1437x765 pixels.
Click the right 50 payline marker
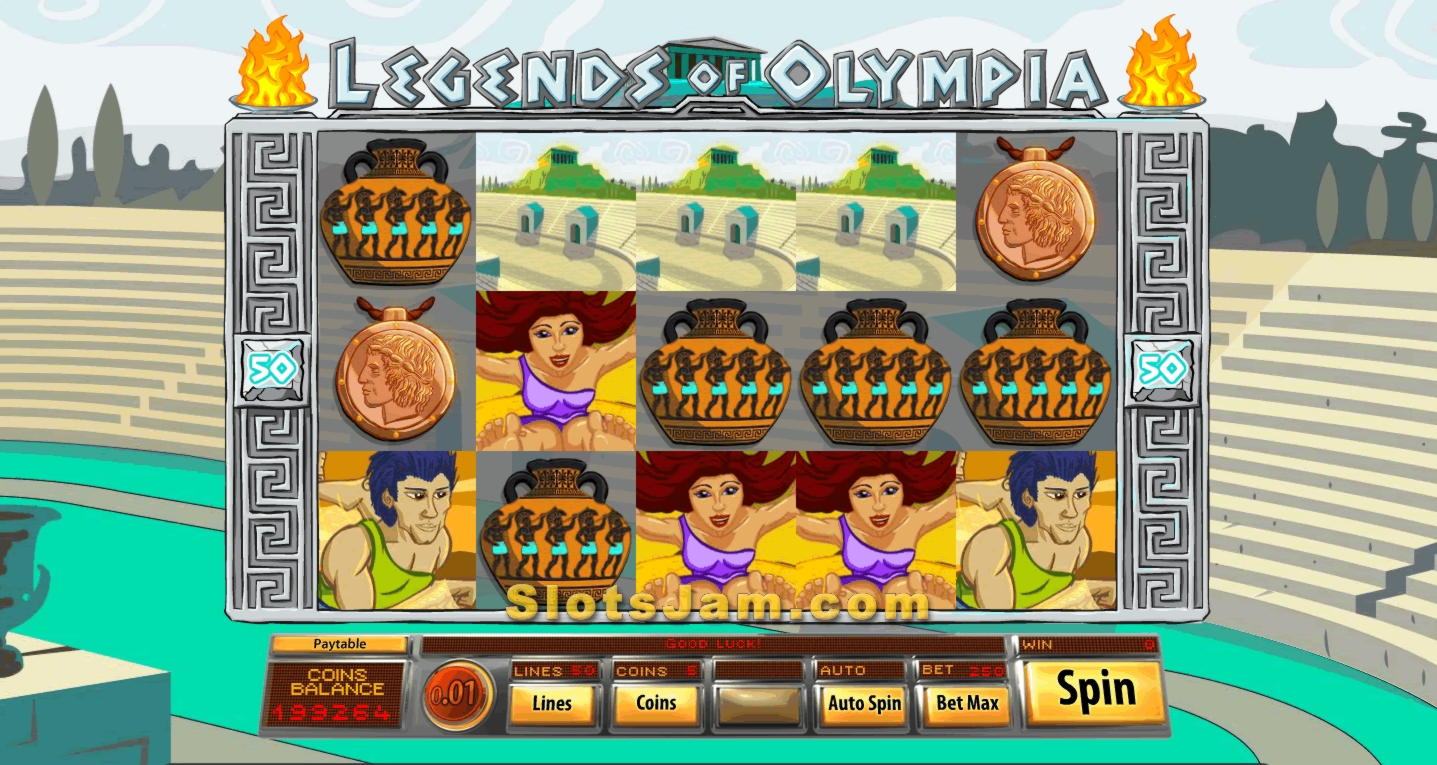click(1160, 370)
